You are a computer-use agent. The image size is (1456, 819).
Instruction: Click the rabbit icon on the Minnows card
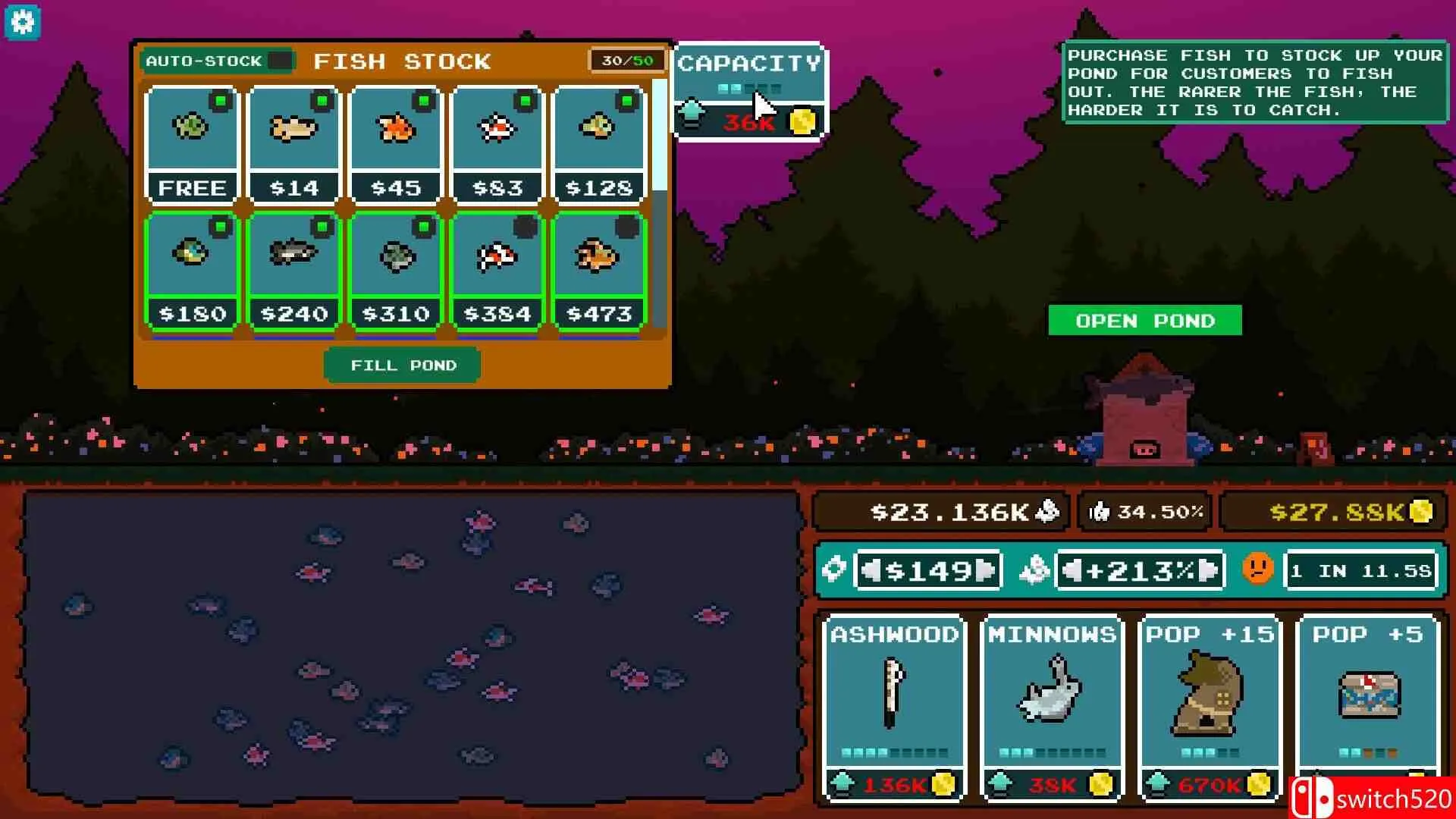click(x=1053, y=690)
